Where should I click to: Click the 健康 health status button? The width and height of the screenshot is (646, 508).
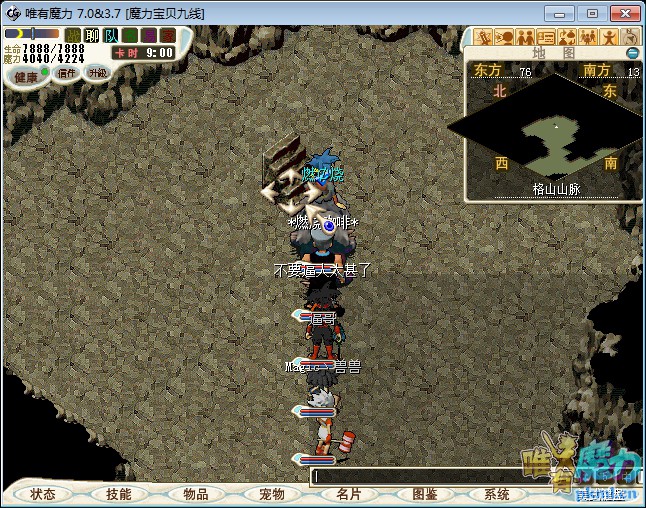click(26, 76)
